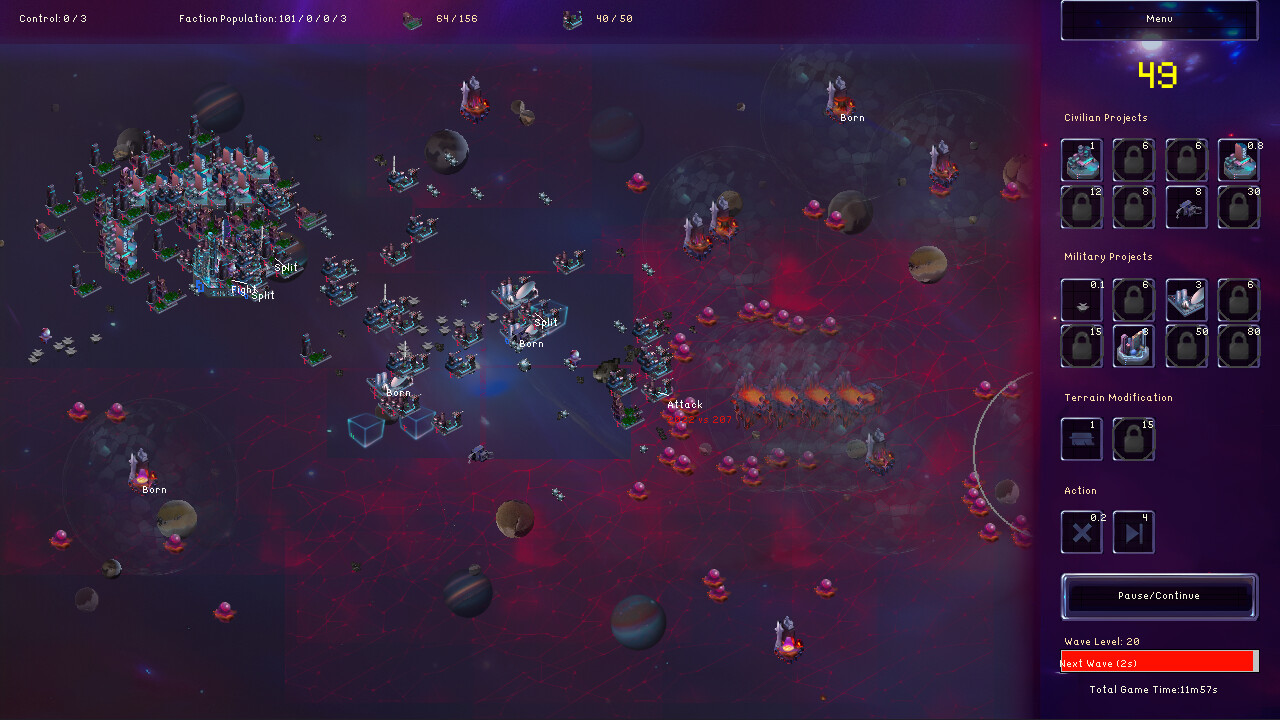Screen dimensions: 1280x720
Task: Select the tower Military Project costing 8
Action: pos(1133,345)
